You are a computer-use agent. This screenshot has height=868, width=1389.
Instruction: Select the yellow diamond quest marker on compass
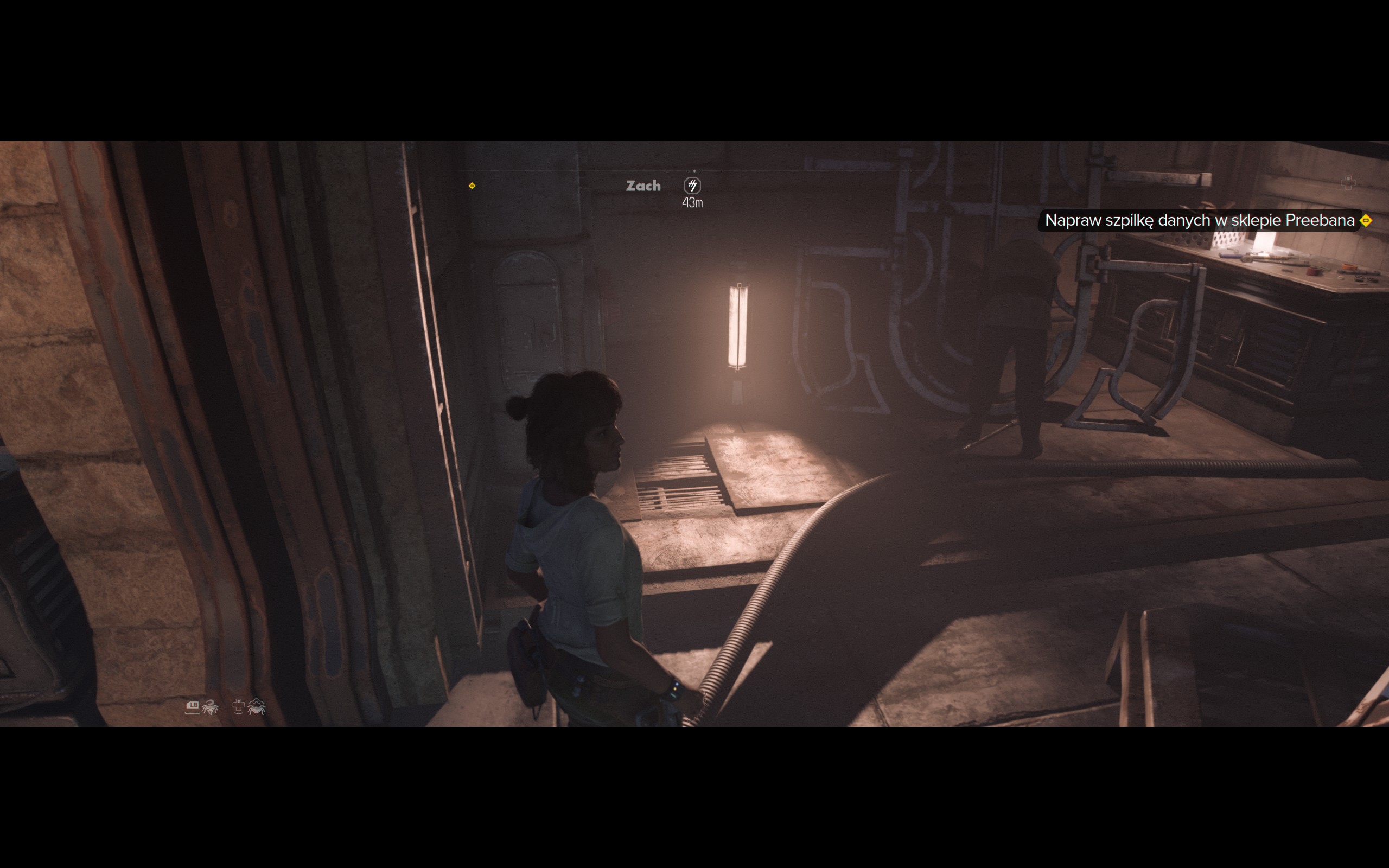pos(472,186)
